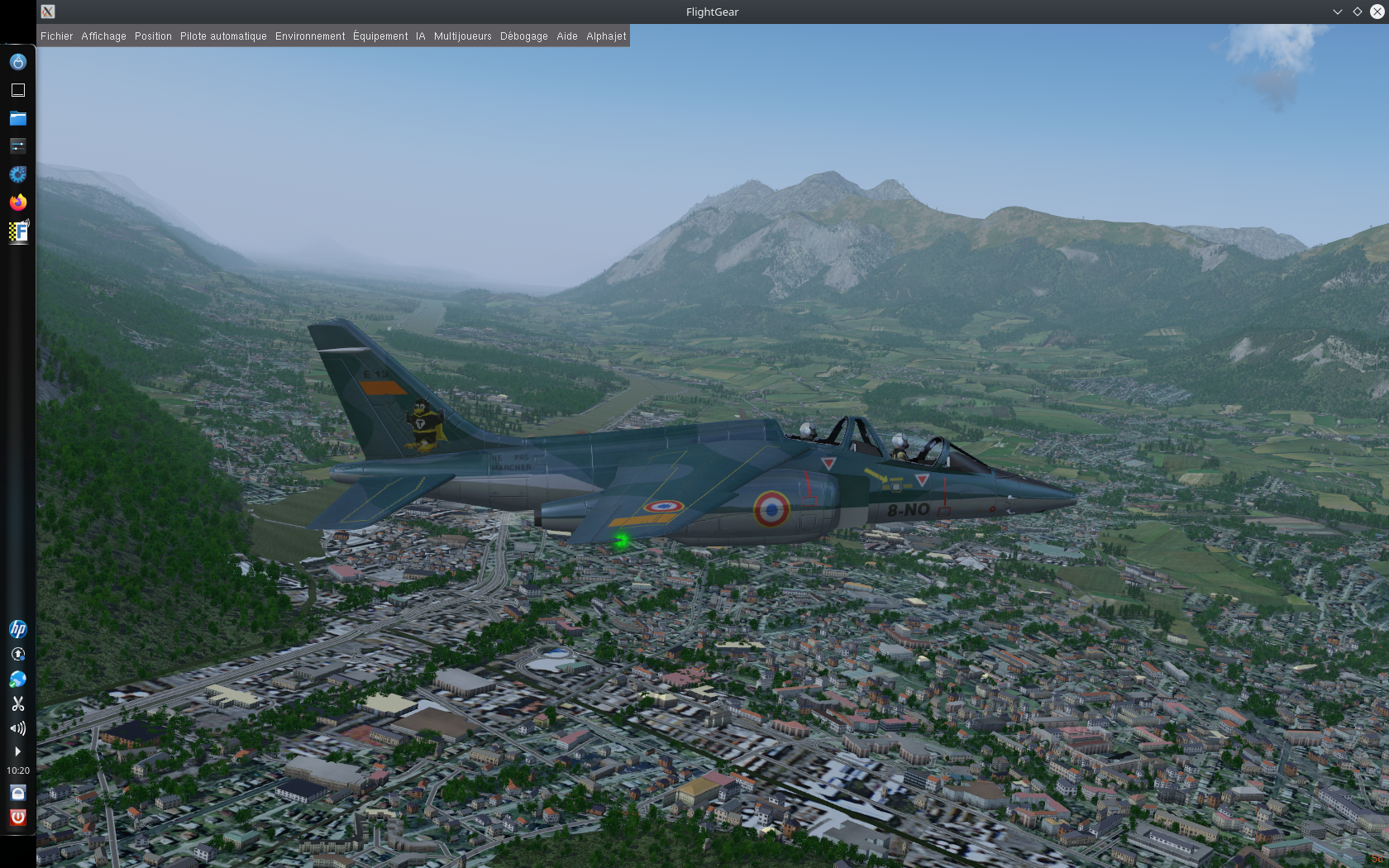
Task: Open the Alphajet aircraft menu
Action: point(606,36)
